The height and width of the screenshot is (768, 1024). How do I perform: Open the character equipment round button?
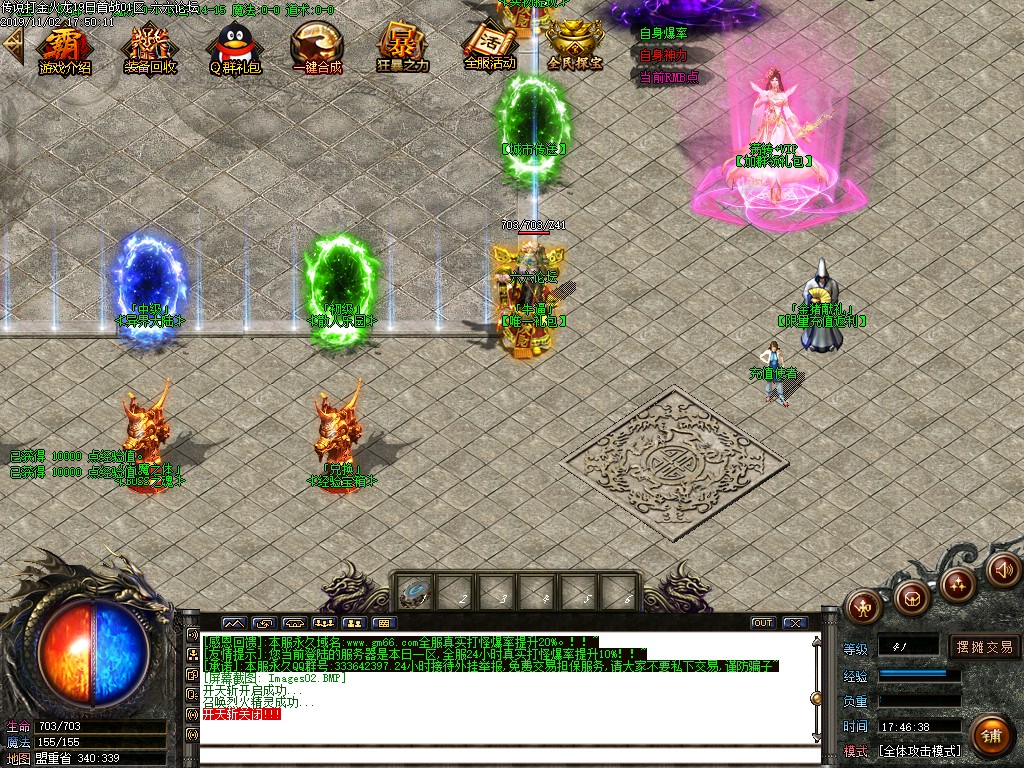(863, 605)
